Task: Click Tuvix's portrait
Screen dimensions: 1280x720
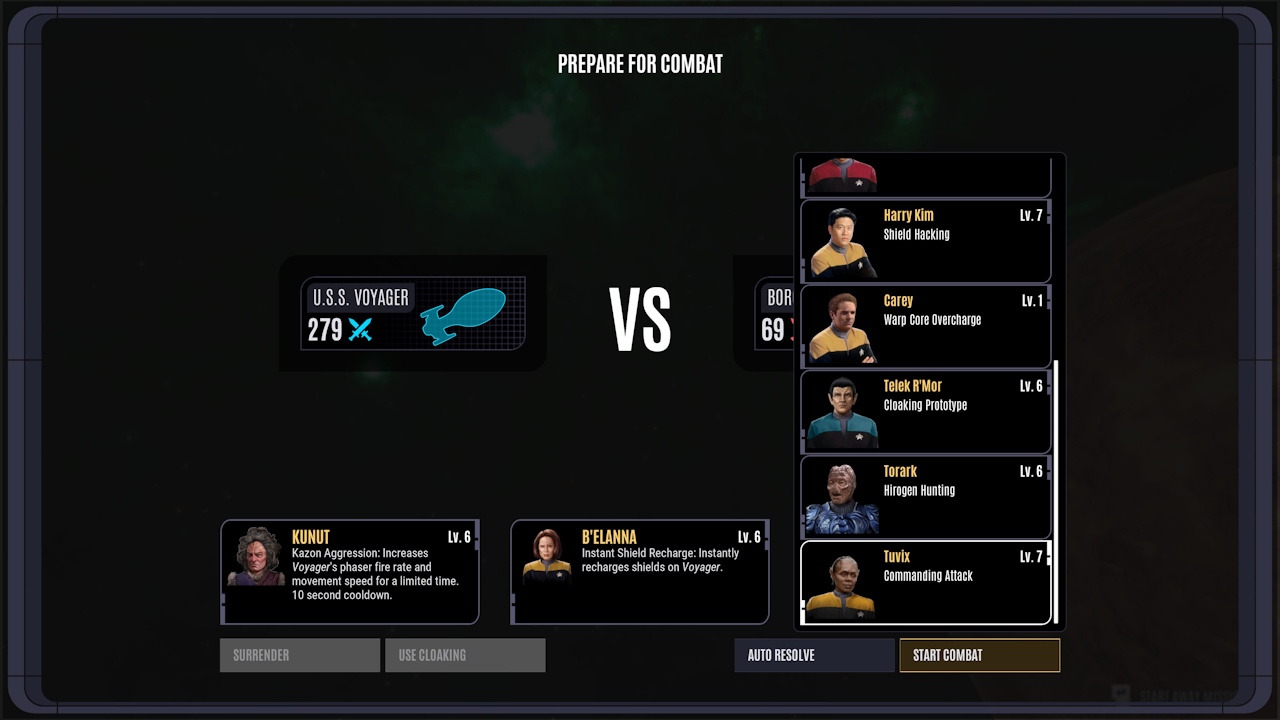Action: point(840,581)
